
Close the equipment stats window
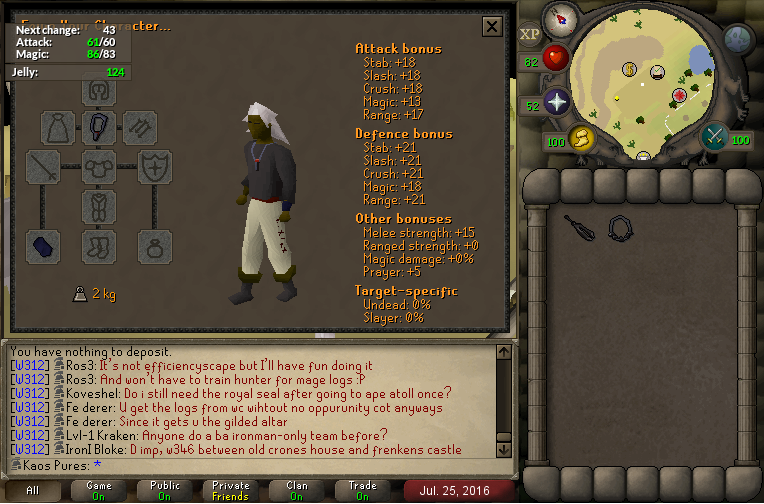[x=491, y=26]
